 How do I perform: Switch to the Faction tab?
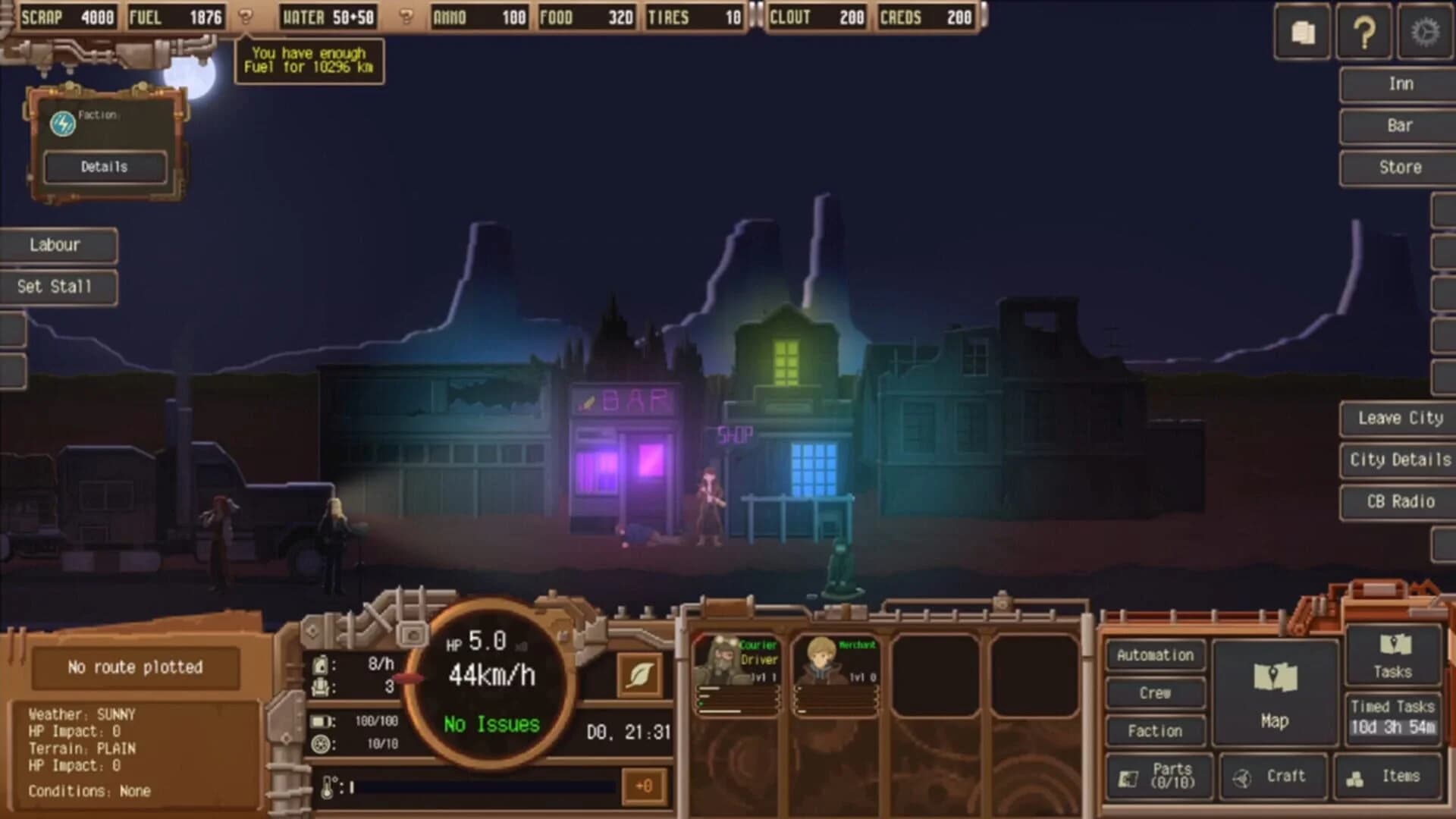click(x=1155, y=730)
